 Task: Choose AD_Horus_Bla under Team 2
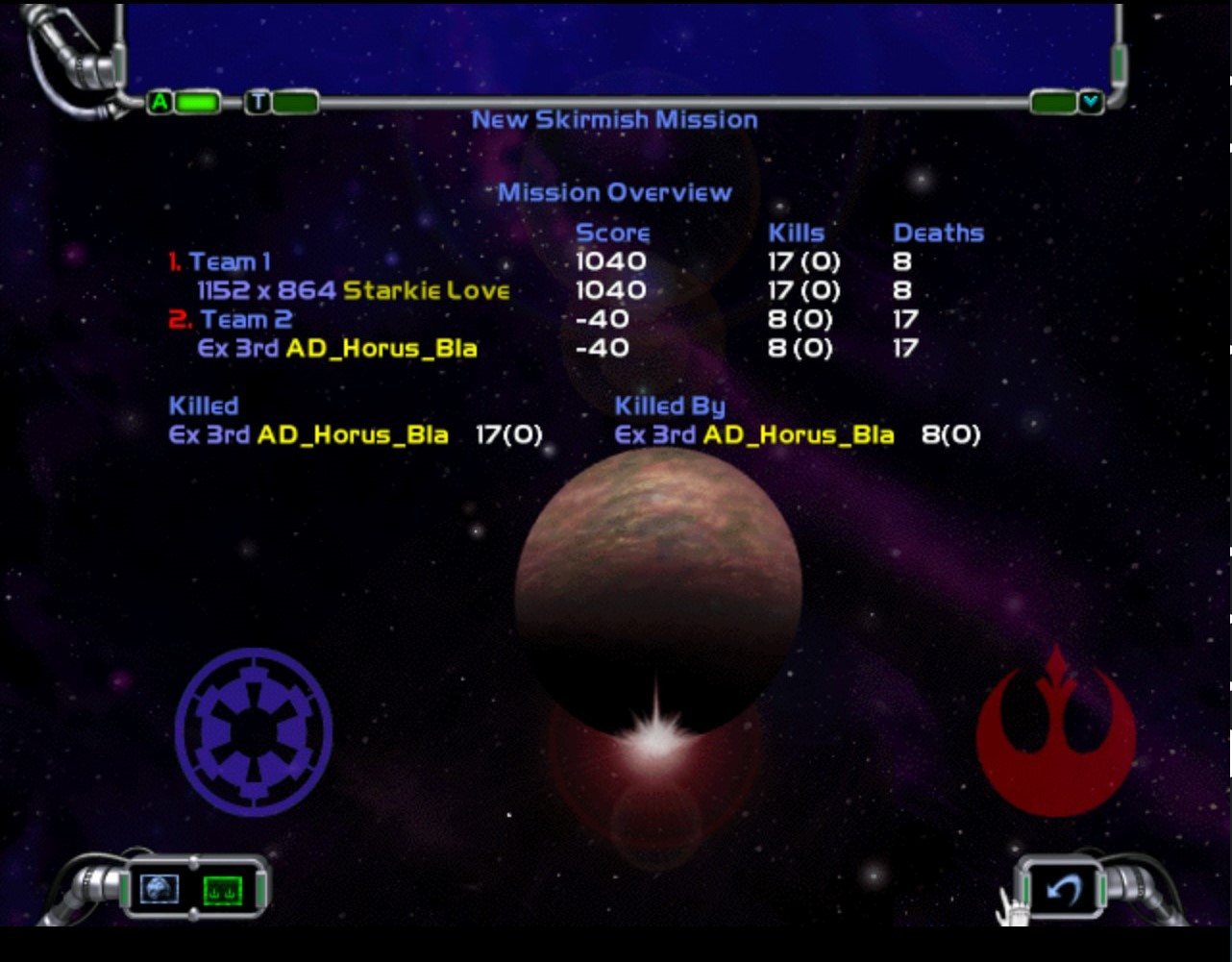click(381, 348)
